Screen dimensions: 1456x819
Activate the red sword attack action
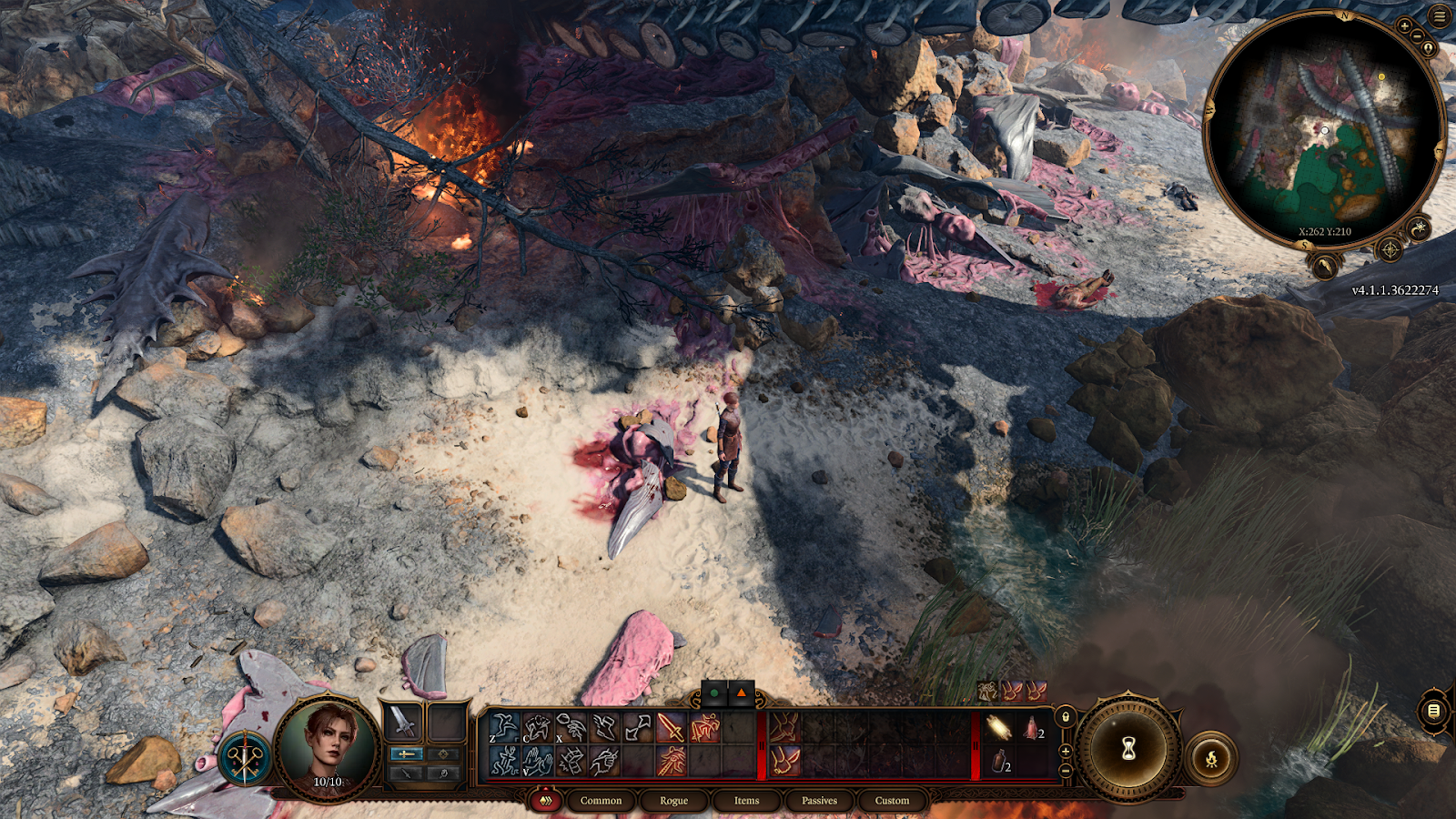point(672,727)
